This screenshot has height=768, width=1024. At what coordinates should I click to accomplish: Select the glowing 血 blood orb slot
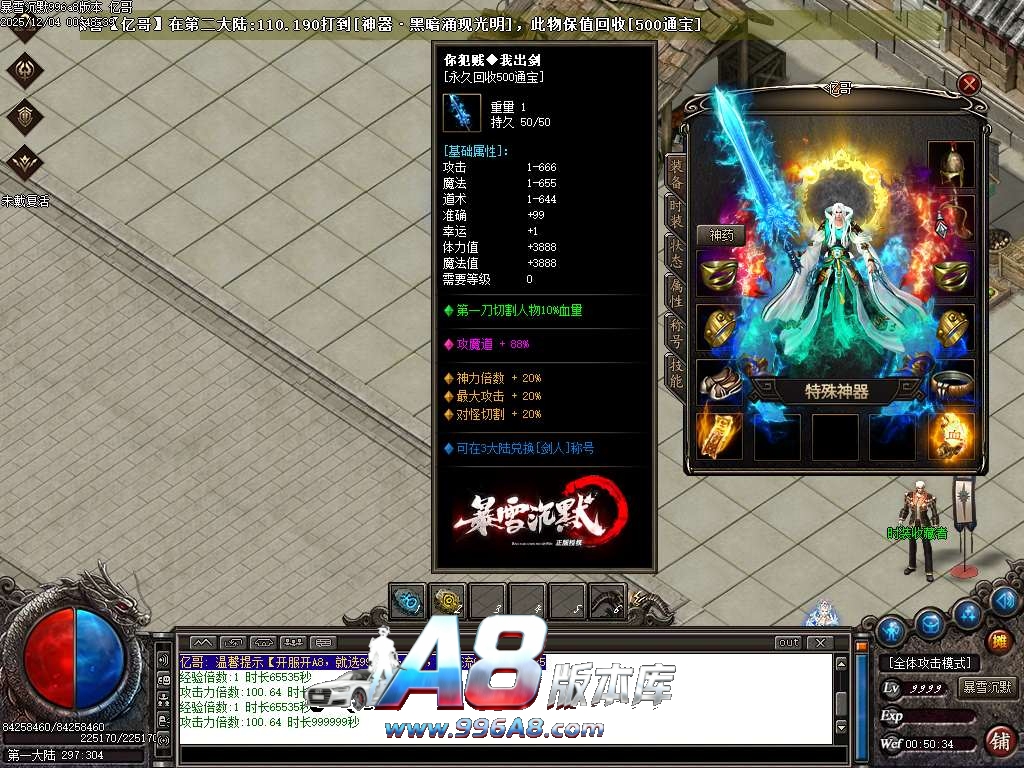click(x=951, y=436)
